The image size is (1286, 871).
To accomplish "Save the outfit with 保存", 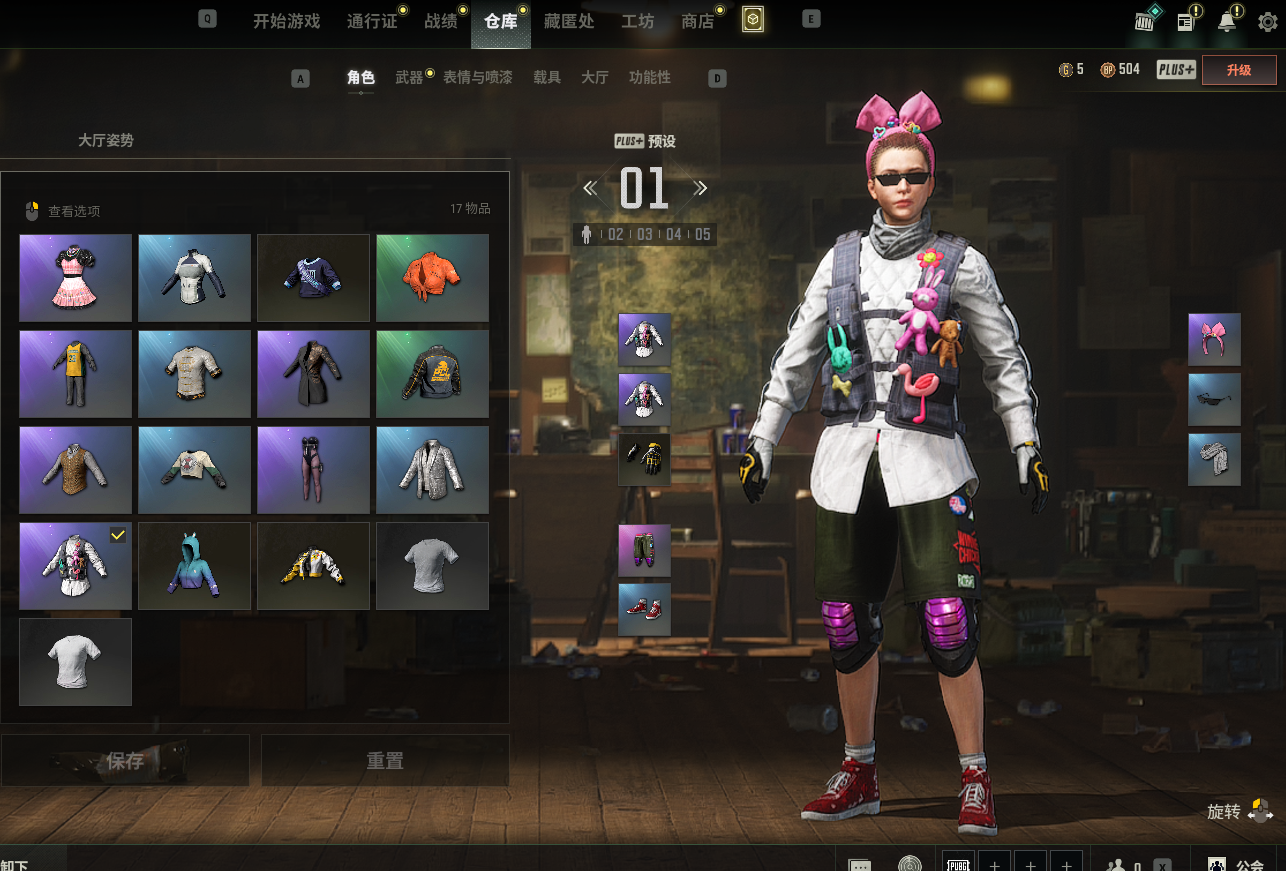I will [x=125, y=761].
